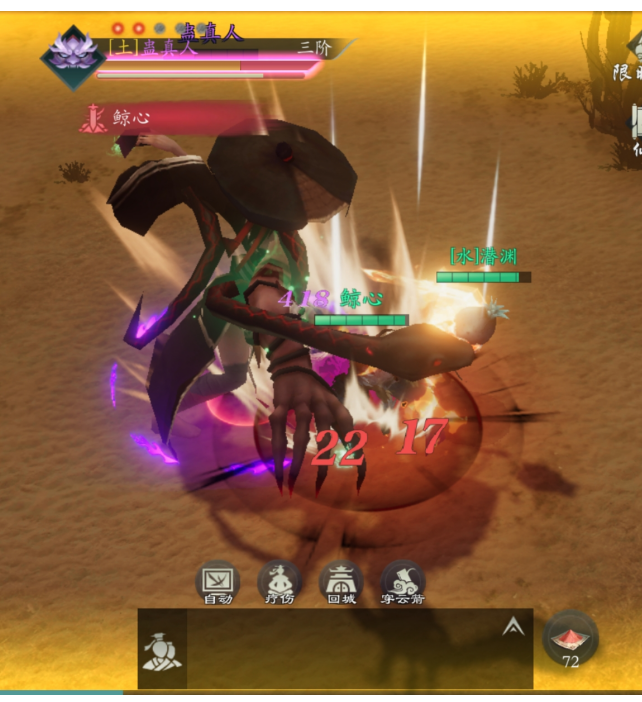
Task: Expand the chat box arrow
Action: coord(513,627)
